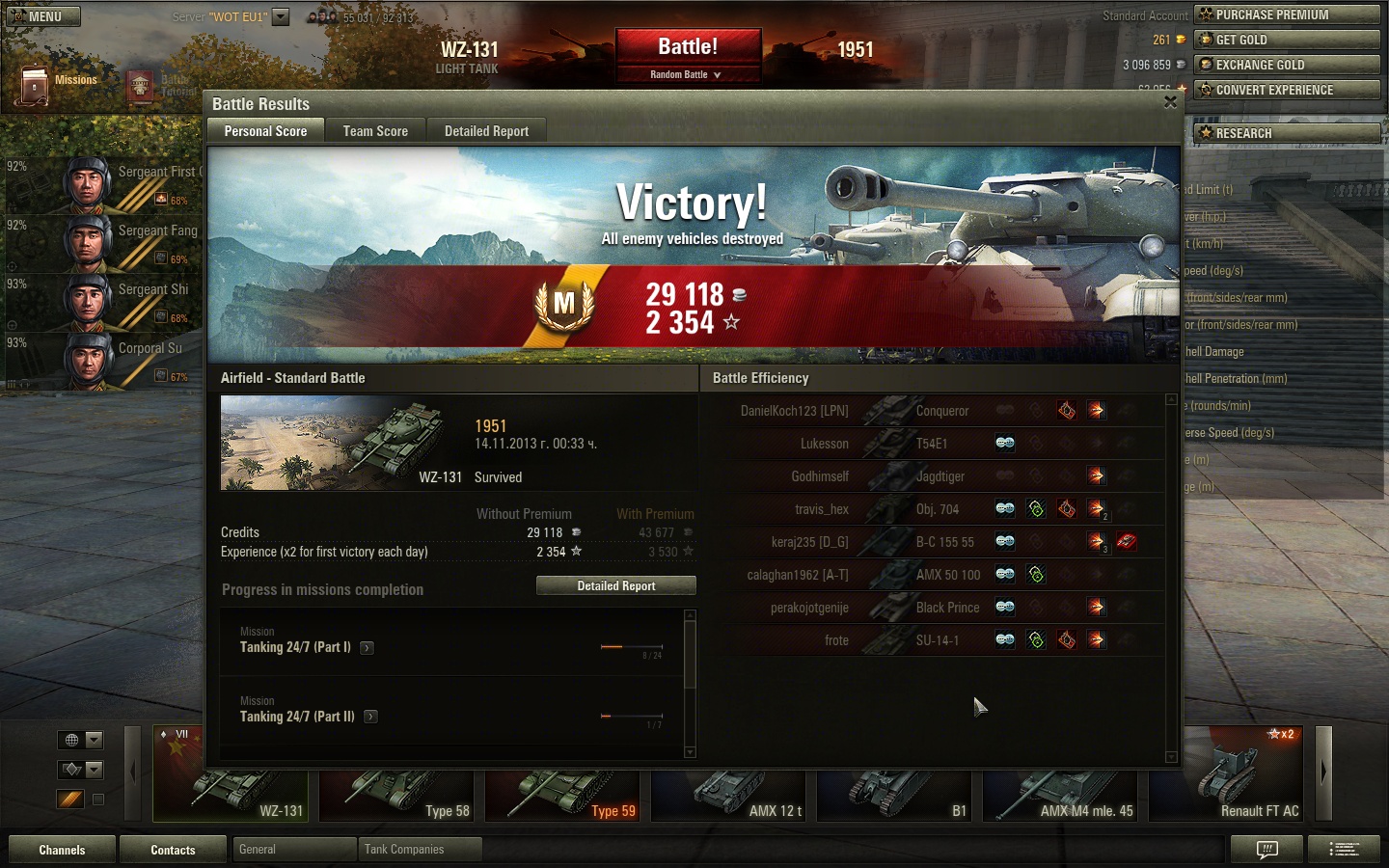Close the Battle Results window
This screenshot has width=1389, height=868.
(1170, 102)
